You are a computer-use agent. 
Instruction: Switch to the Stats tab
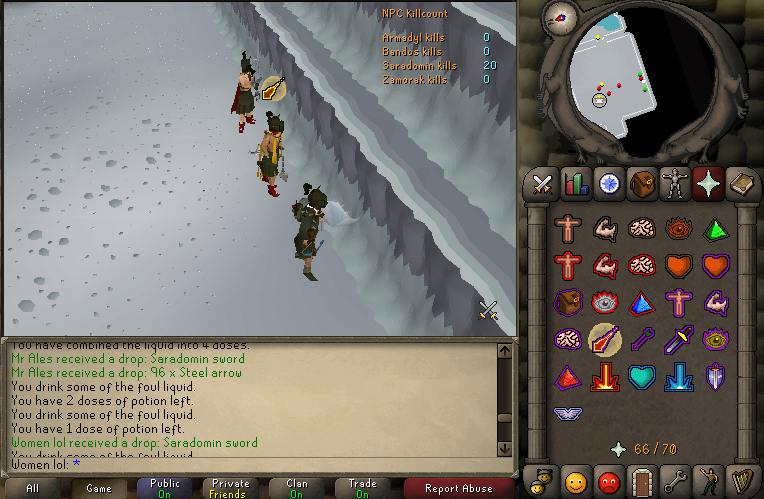coord(575,184)
